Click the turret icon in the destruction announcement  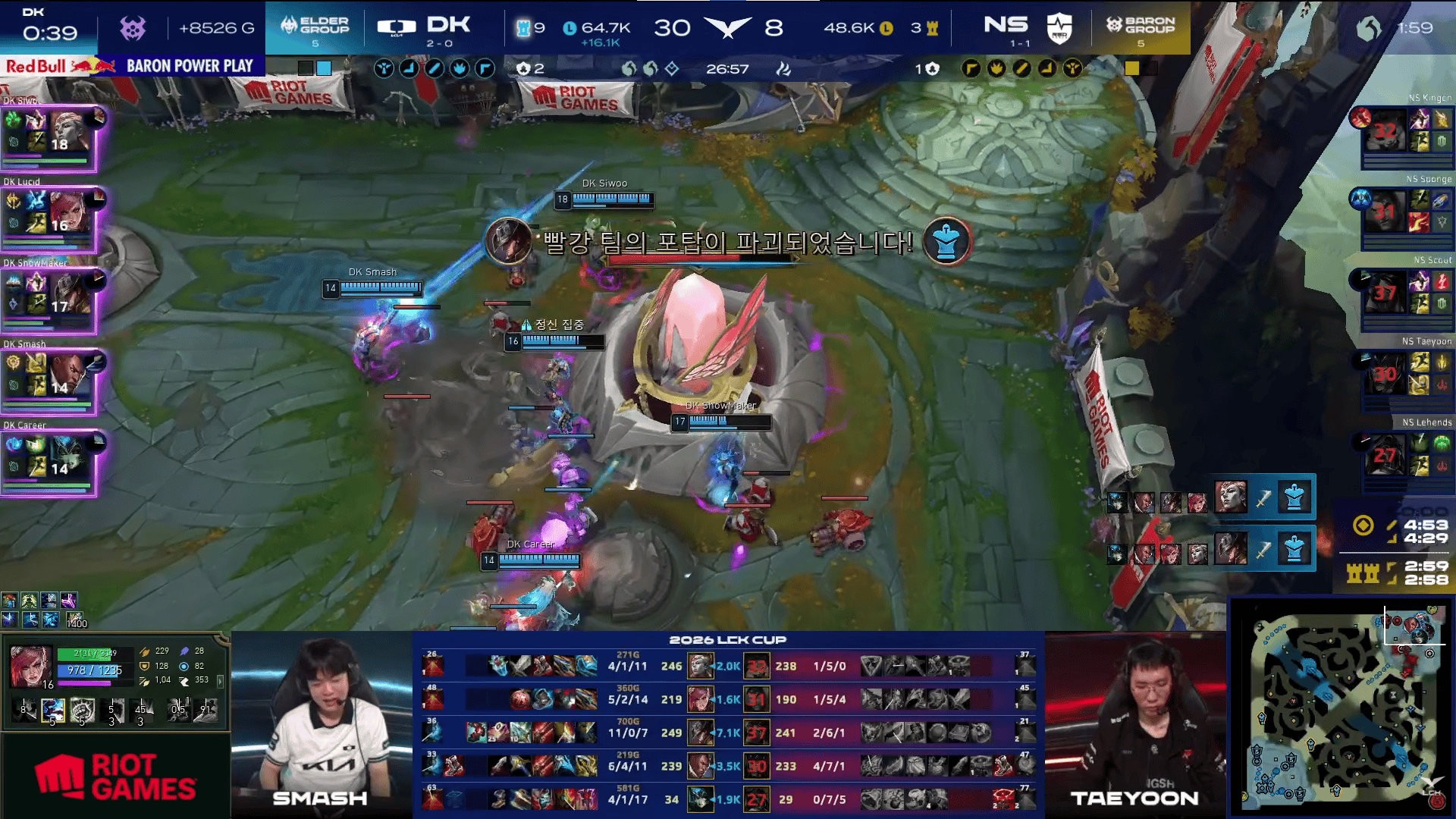tap(946, 241)
